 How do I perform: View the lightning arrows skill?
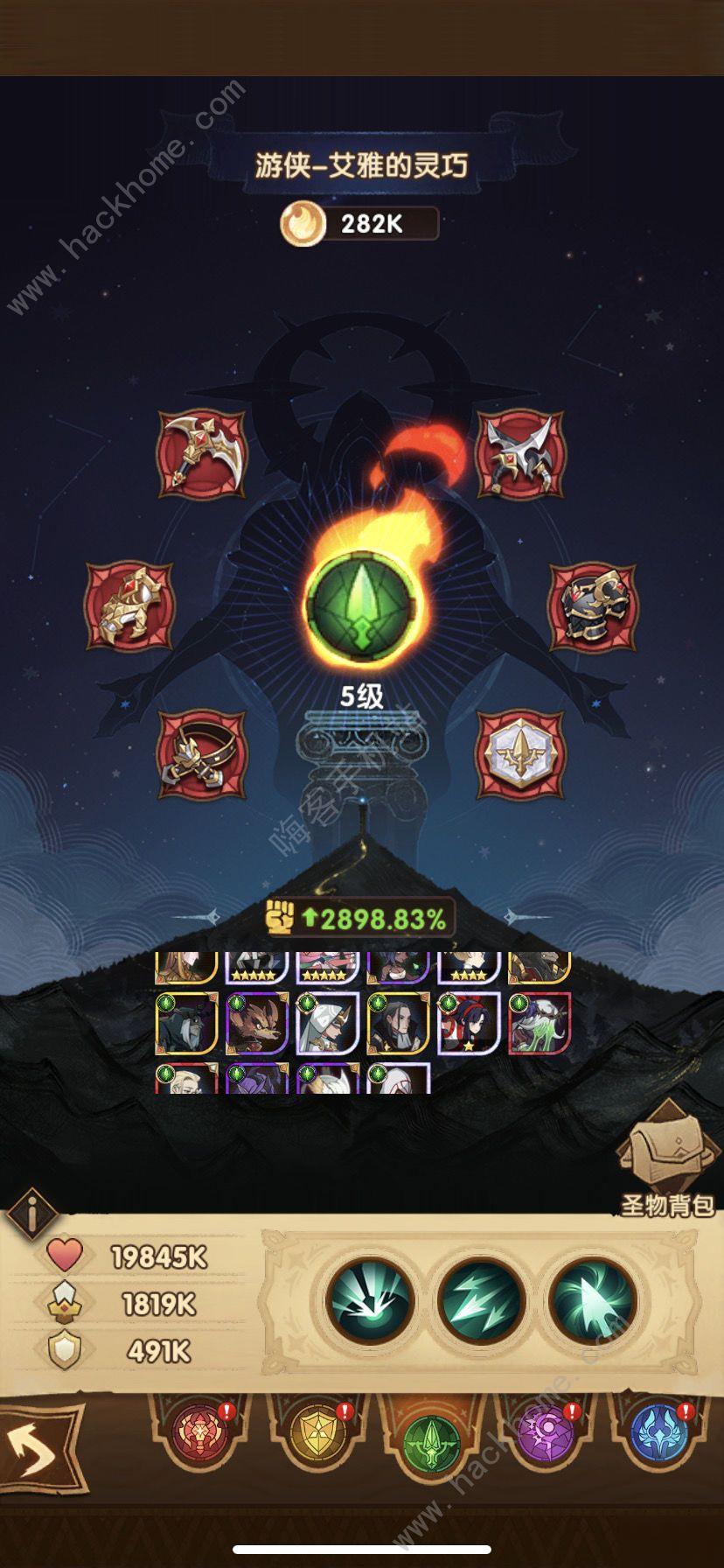point(480,1301)
